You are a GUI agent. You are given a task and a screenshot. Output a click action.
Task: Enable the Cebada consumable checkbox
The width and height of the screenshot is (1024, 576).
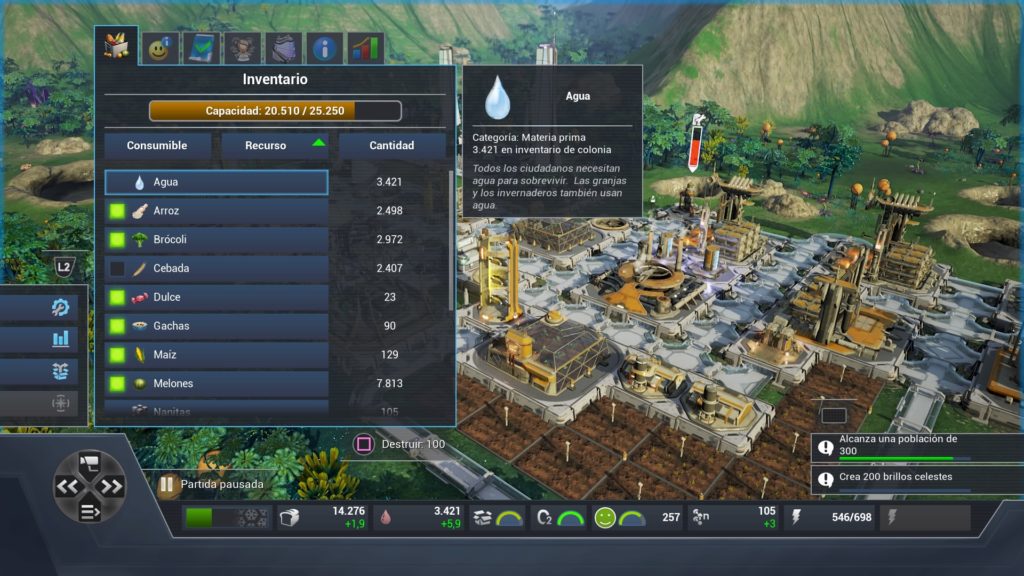[117, 269]
